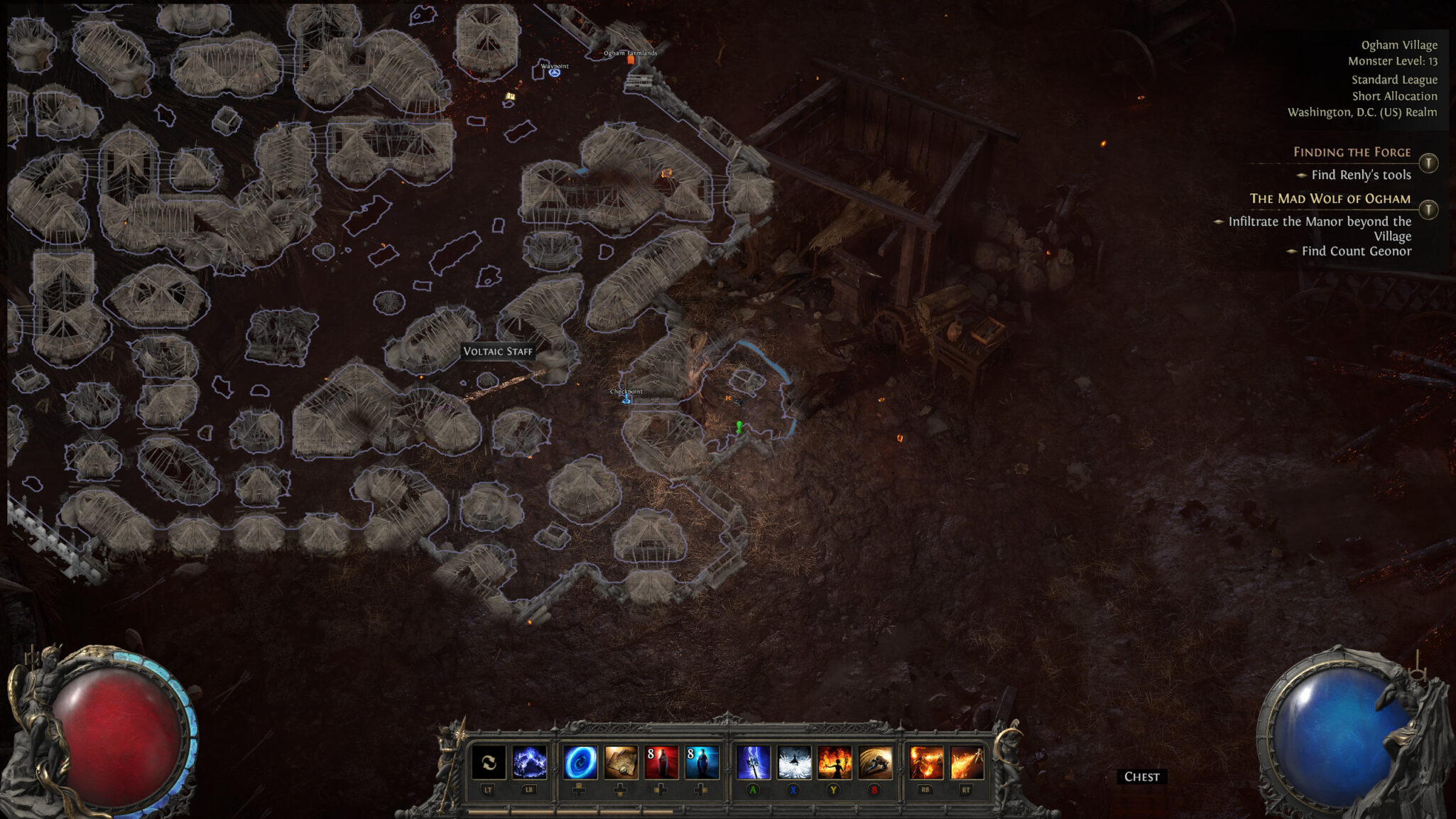Trigger the sandy dodge roll skill
Screen dimensions: 1456x819
(875, 762)
